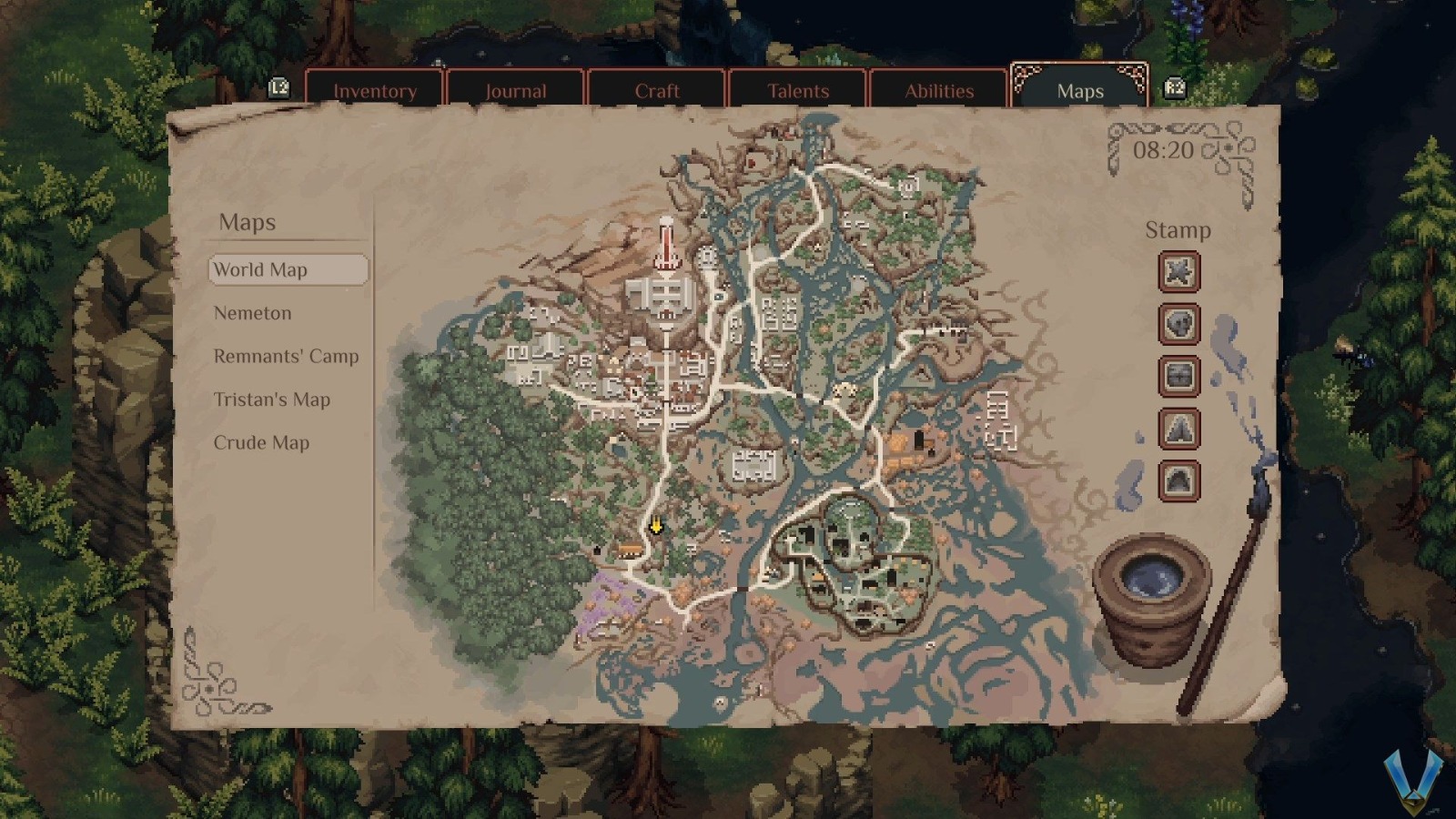Select the Nemeton map entry
Screen dimensions: 1456x819
pyautogui.click(x=252, y=313)
